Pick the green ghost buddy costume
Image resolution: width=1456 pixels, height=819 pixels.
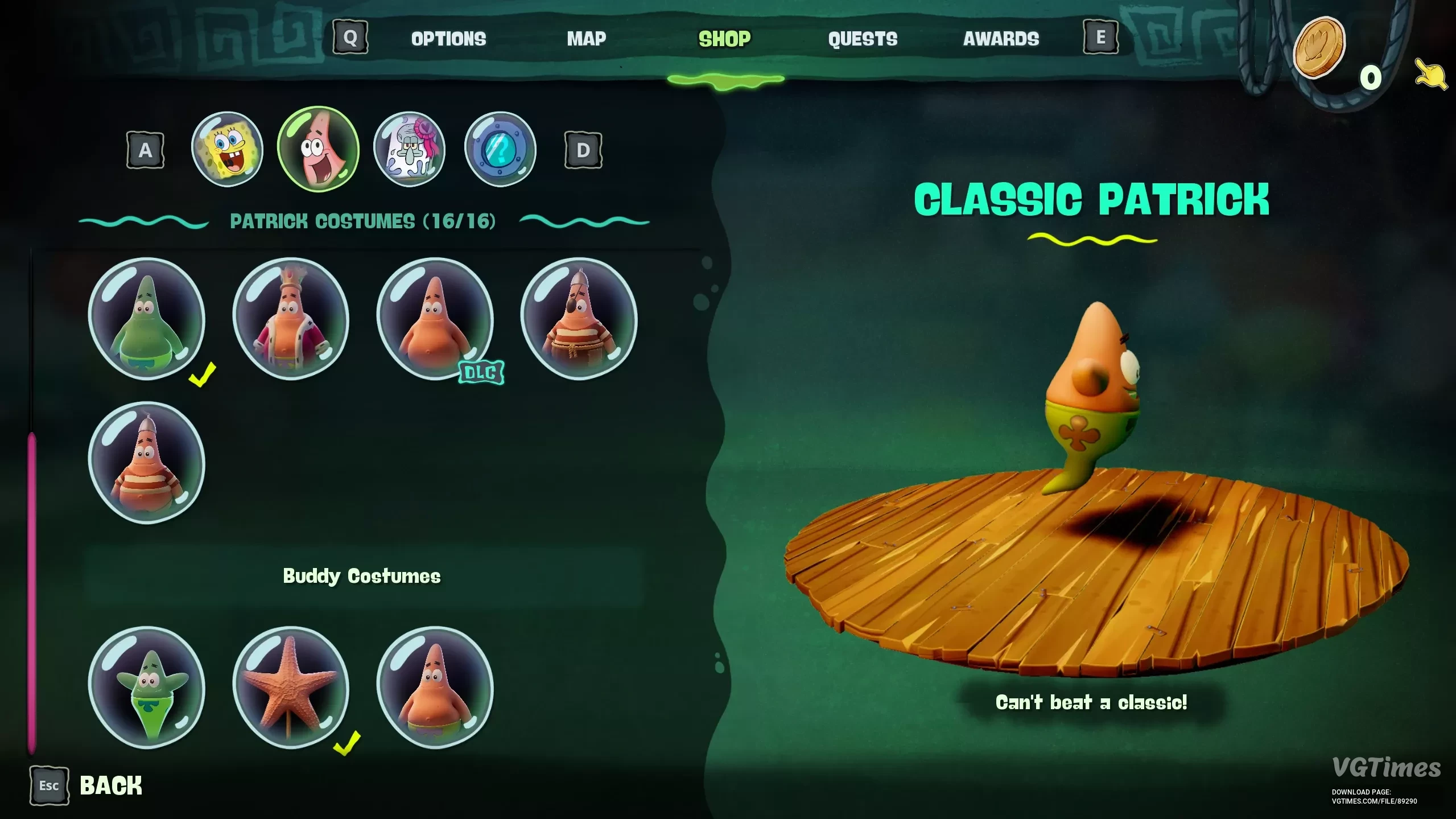(147, 687)
